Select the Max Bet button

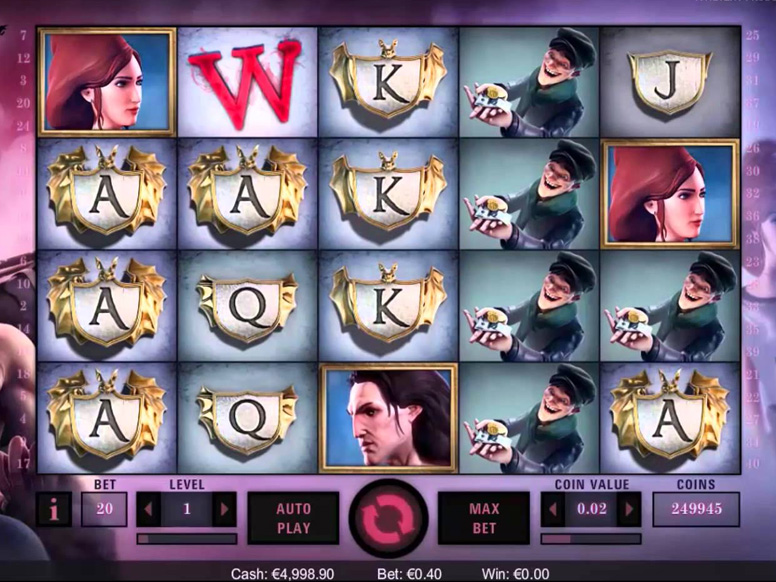(x=484, y=518)
